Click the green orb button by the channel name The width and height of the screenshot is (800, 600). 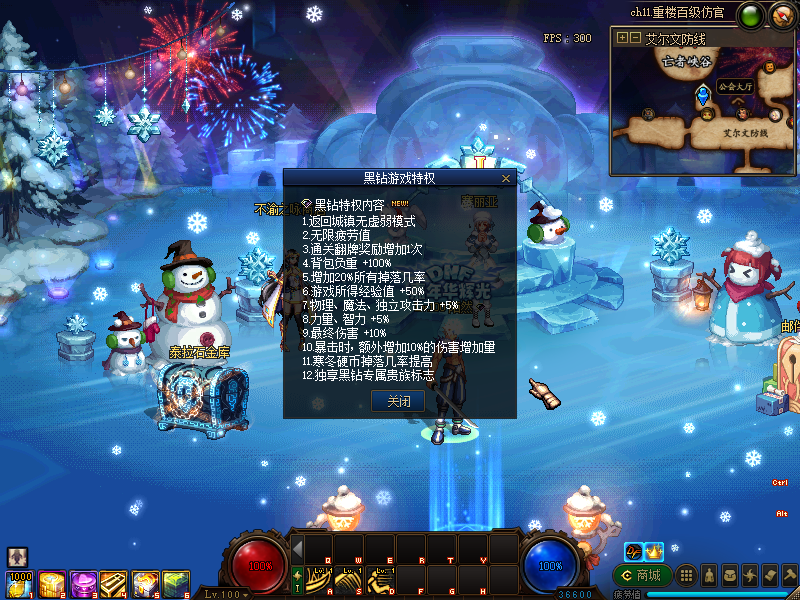(x=749, y=15)
